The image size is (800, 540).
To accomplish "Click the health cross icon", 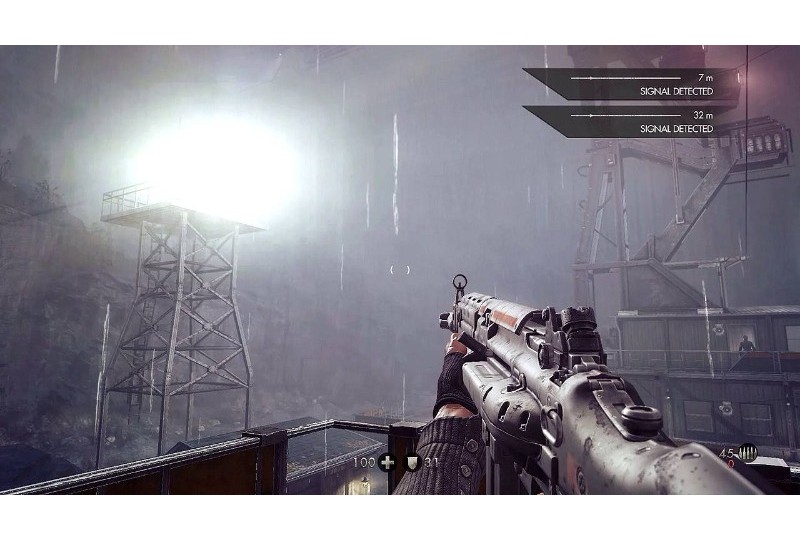I will [386, 462].
